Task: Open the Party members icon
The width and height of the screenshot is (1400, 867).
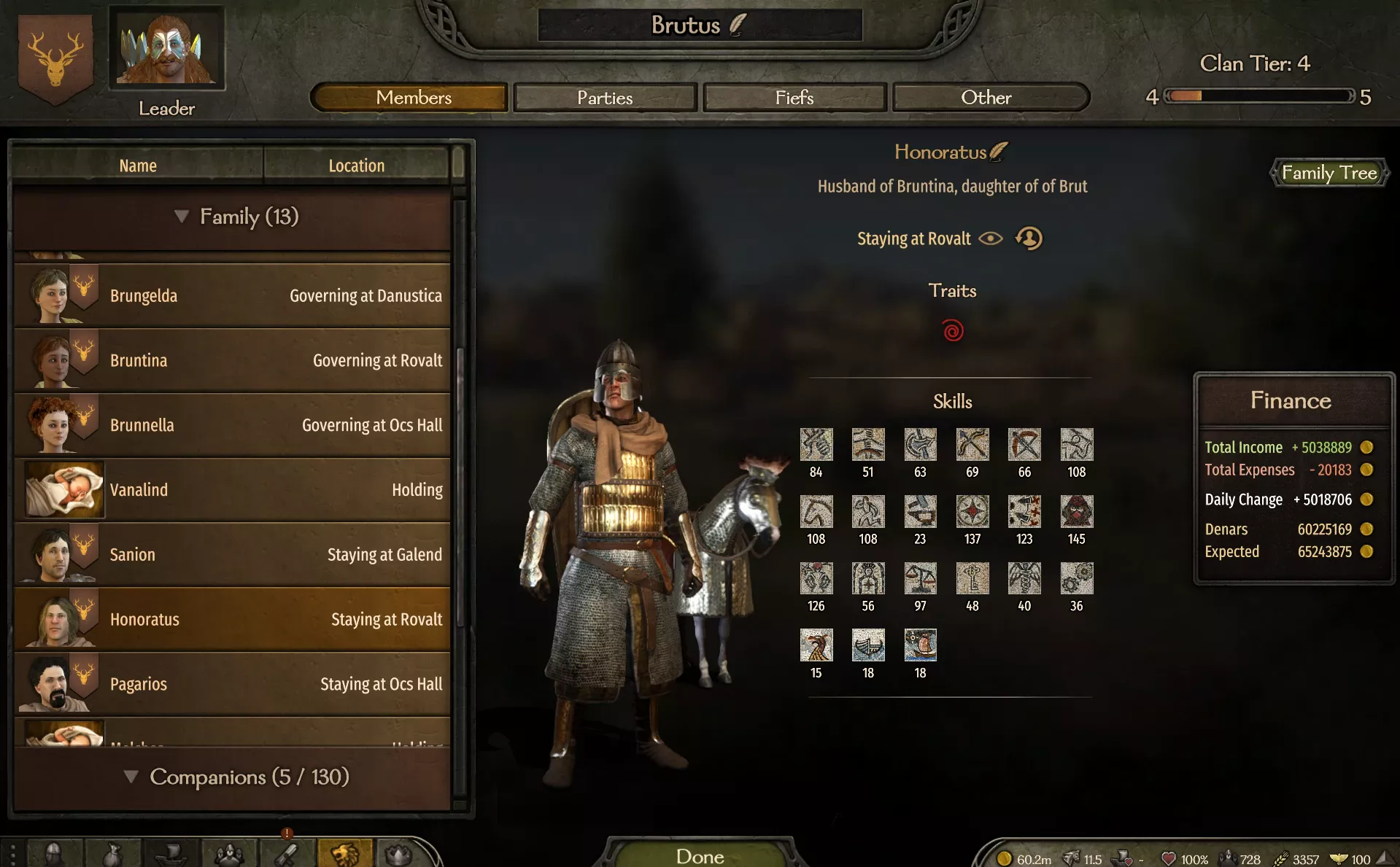Action: pyautogui.click(x=229, y=853)
